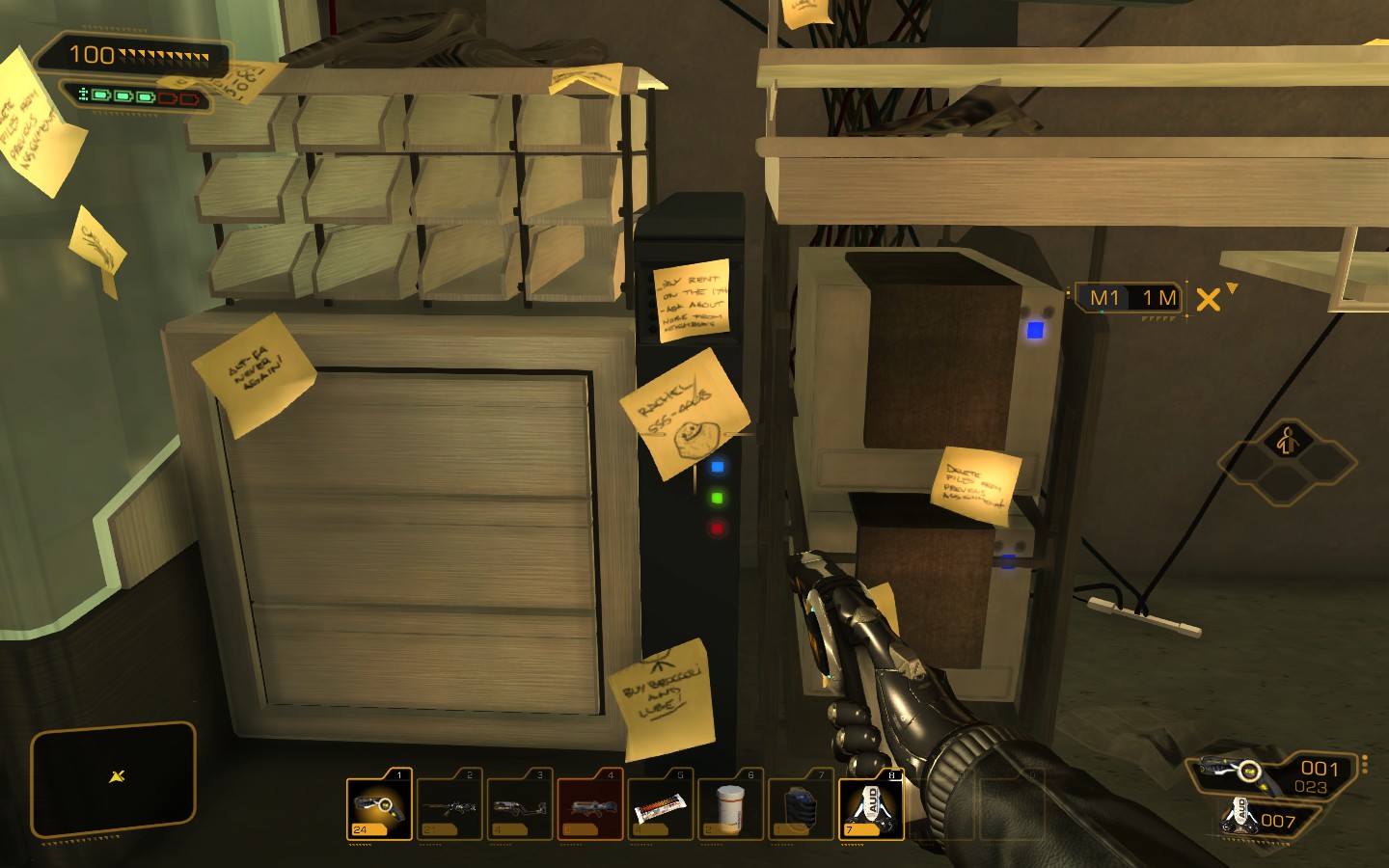The height and width of the screenshot is (868, 1389).
Task: Toggle the blue power light on the right server
Action: click(1037, 329)
